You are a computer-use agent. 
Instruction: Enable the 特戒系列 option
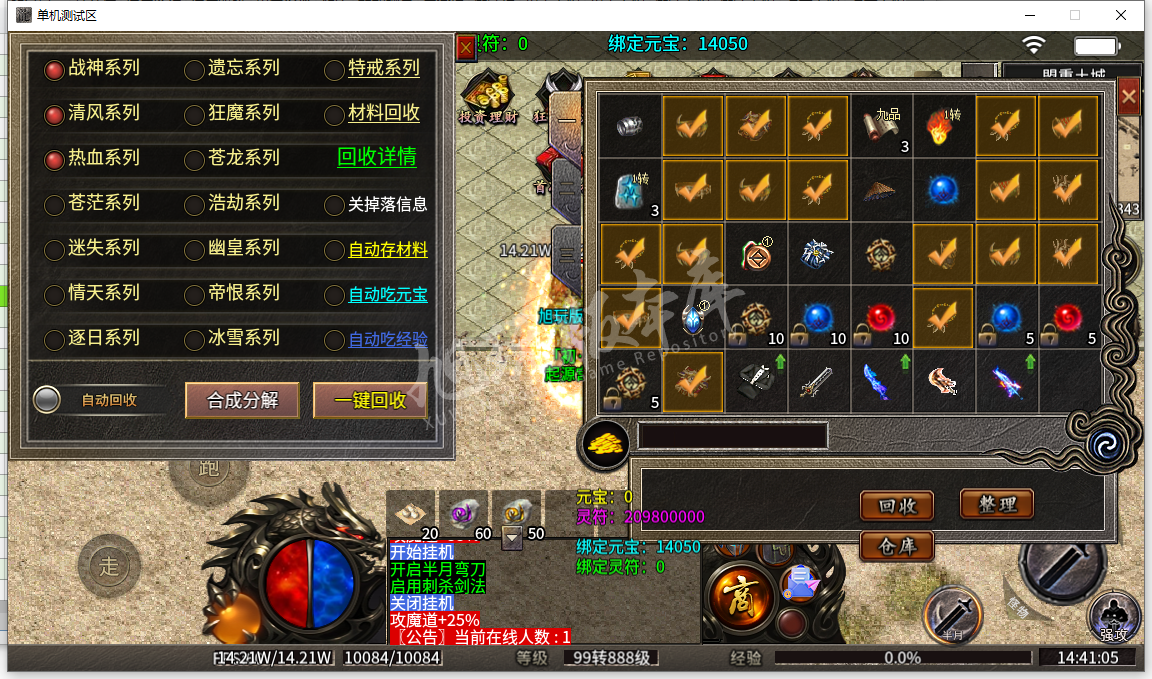334,70
